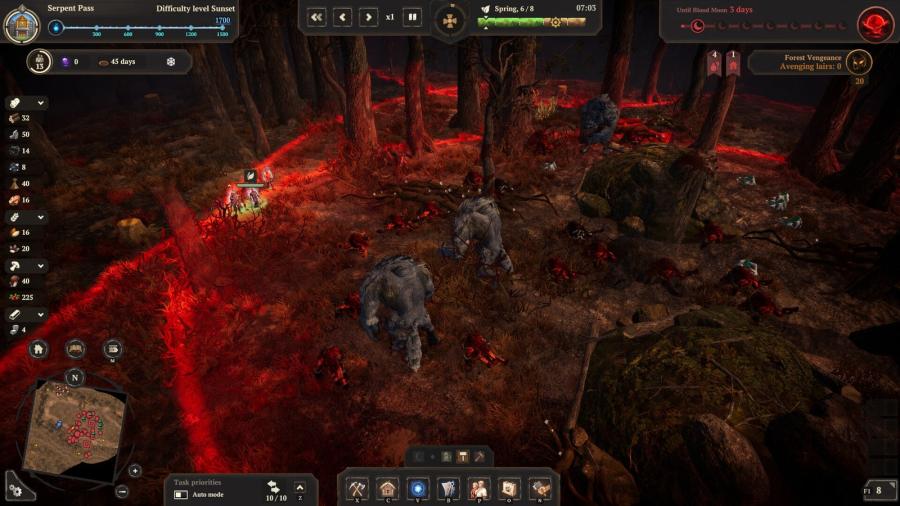Screen dimensions: 900x506
Task: Click the double-left rewind speed button
Action: pos(316,17)
